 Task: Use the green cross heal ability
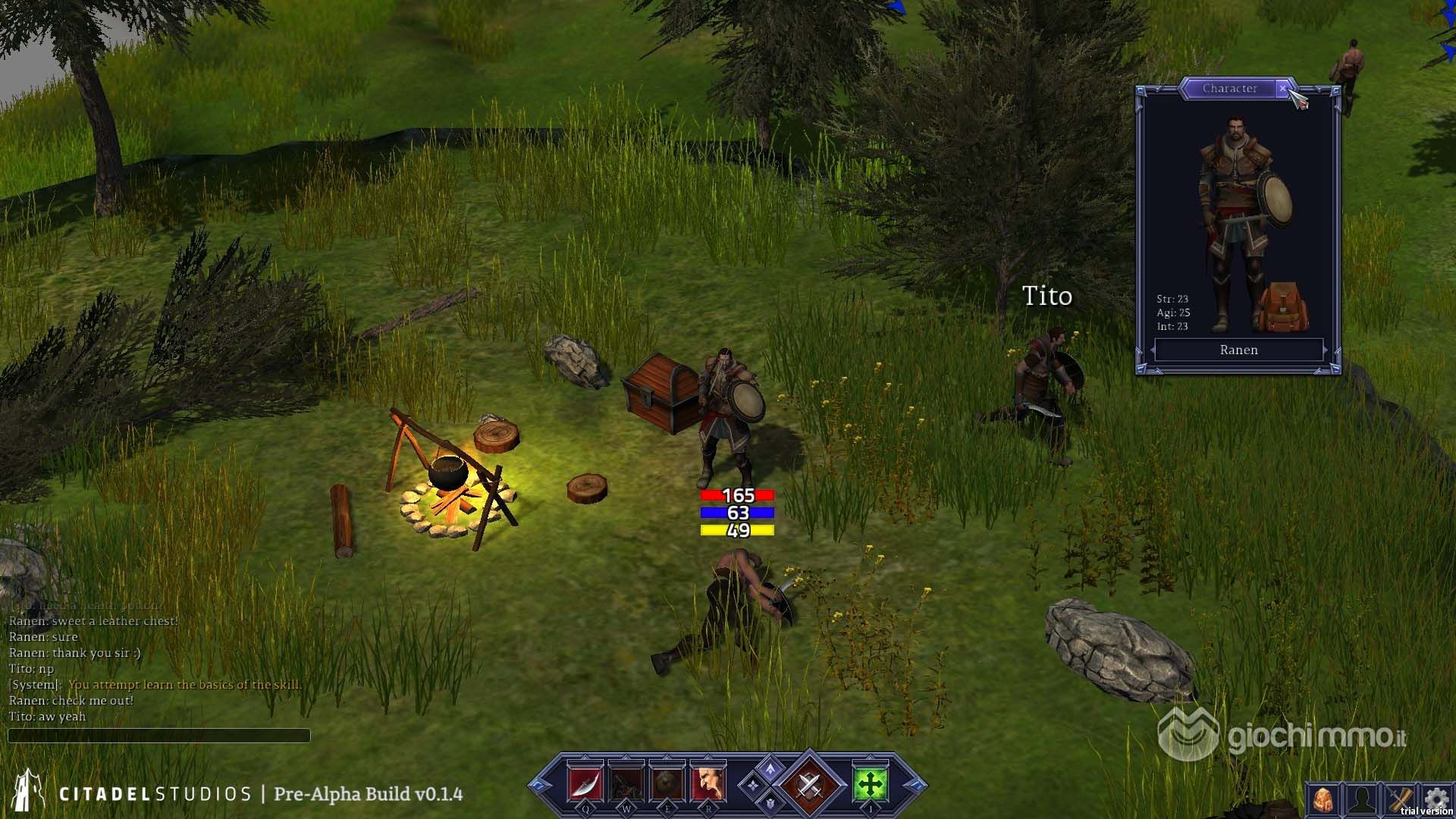point(870,784)
